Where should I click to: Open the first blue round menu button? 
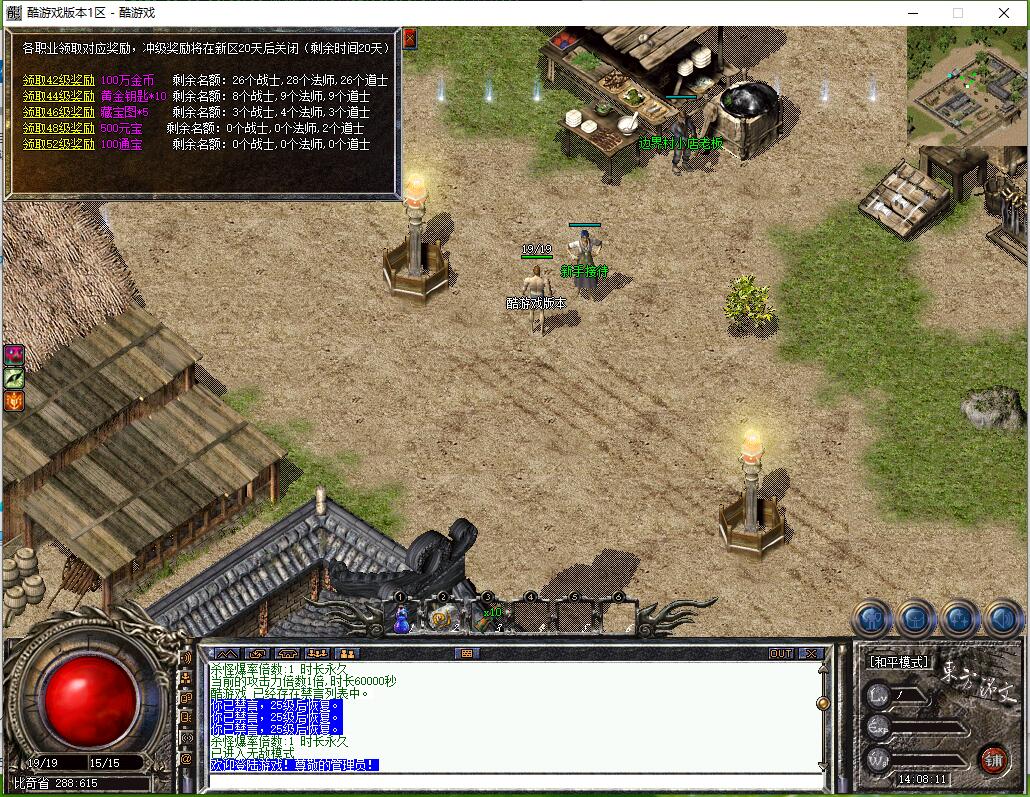[872, 619]
